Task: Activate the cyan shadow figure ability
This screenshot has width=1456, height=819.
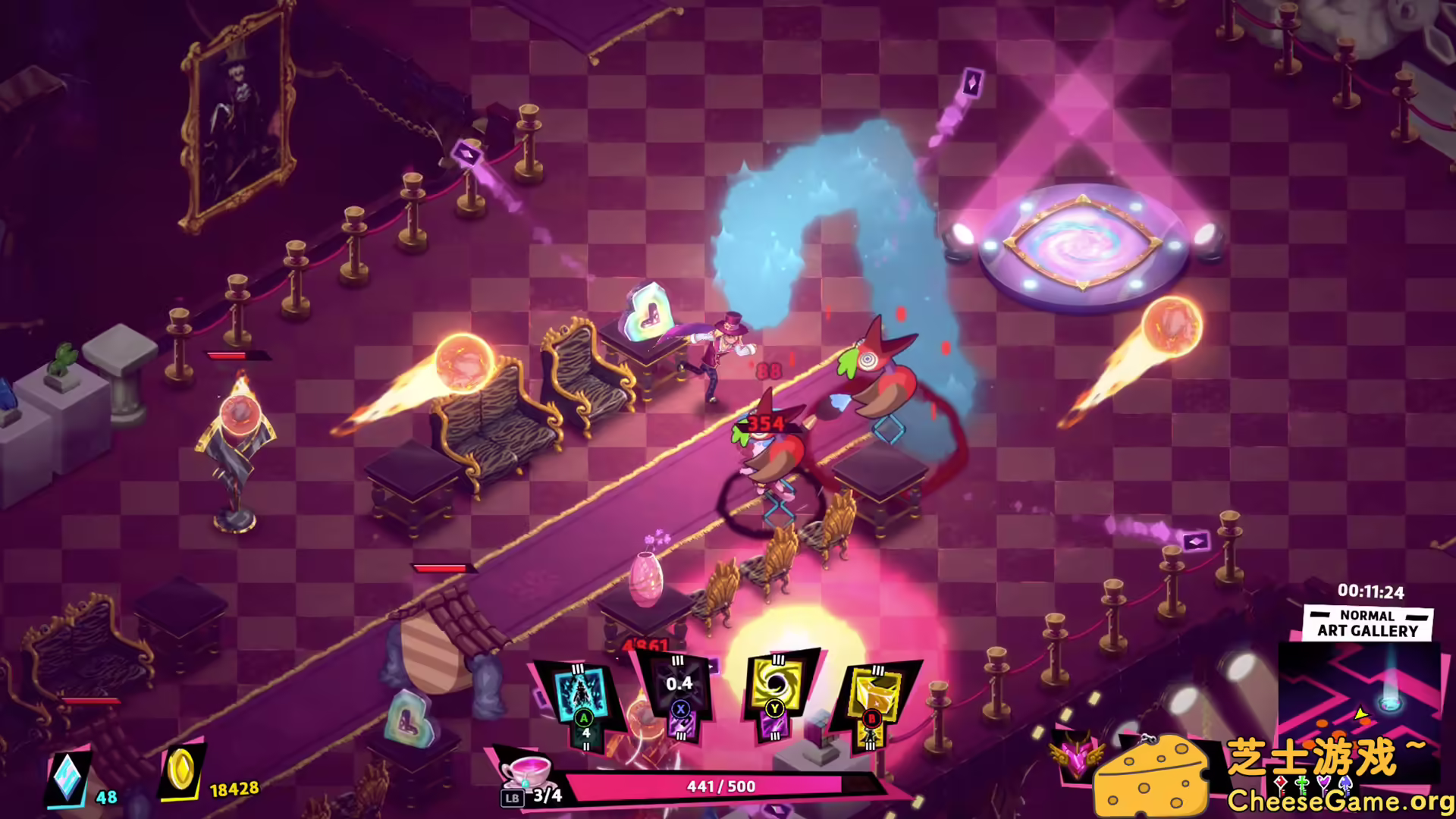Action: [x=582, y=694]
